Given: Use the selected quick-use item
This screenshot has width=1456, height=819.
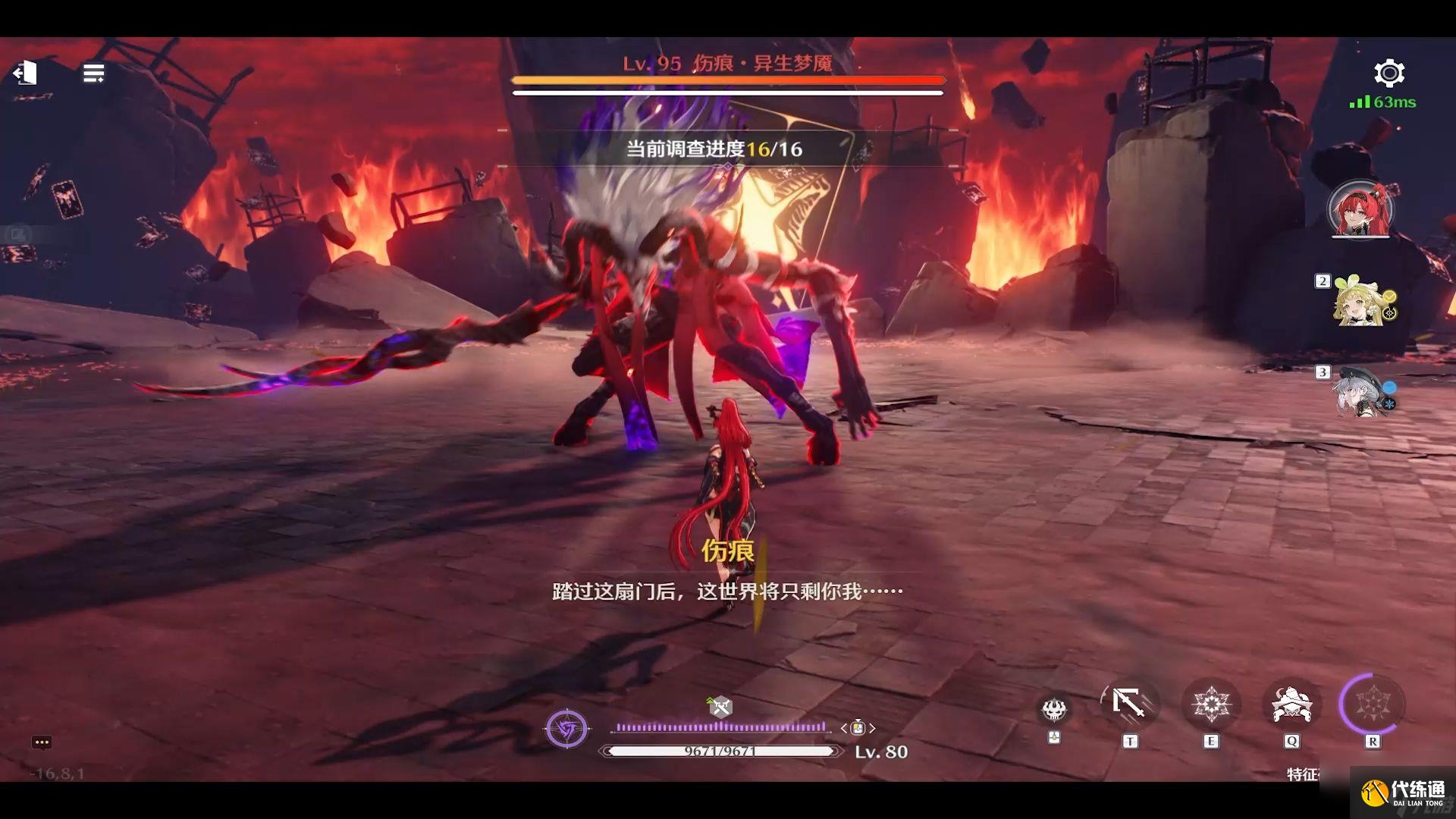Looking at the screenshot, I should point(858,728).
